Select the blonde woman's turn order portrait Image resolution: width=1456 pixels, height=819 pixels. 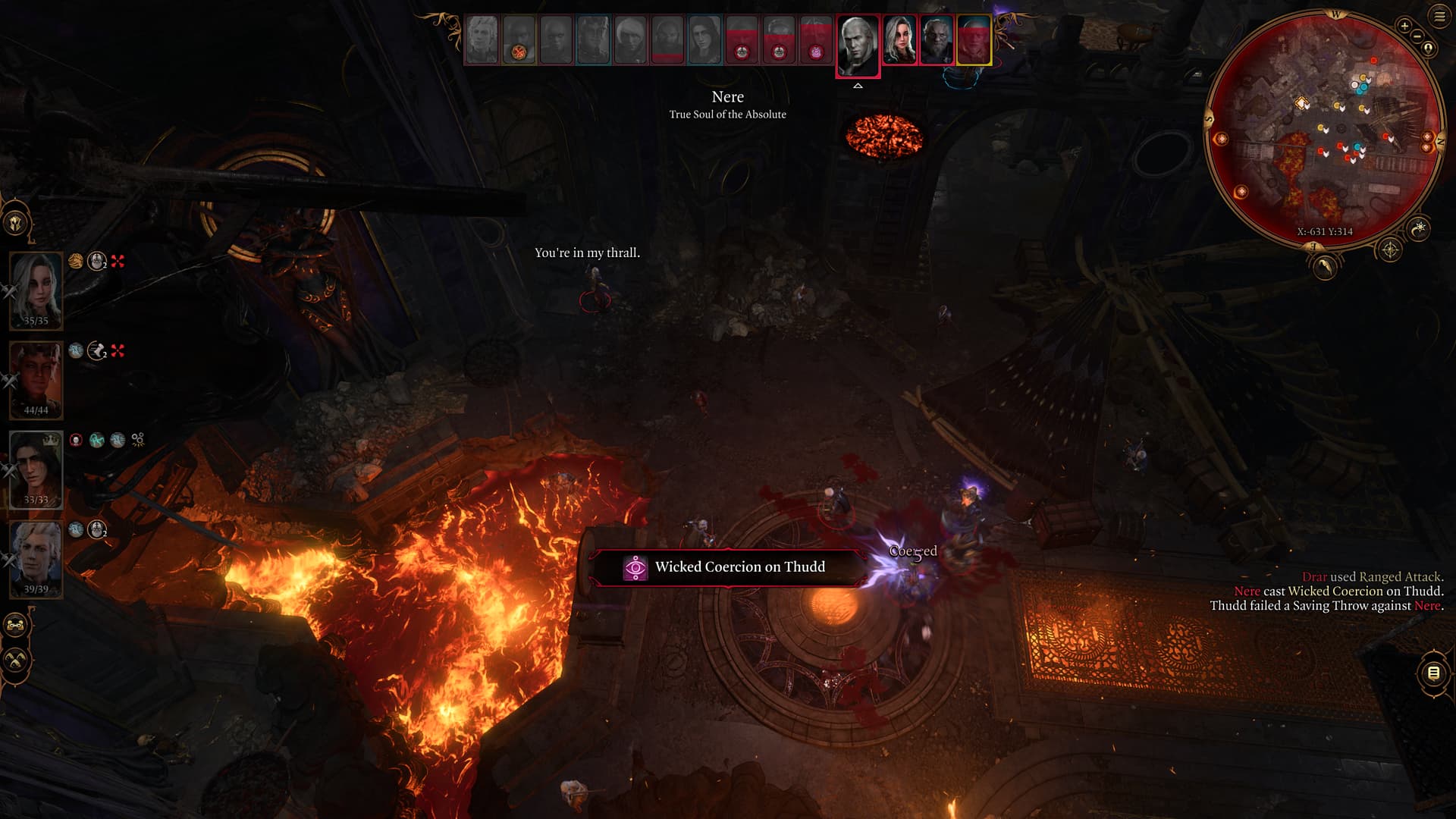click(x=899, y=41)
